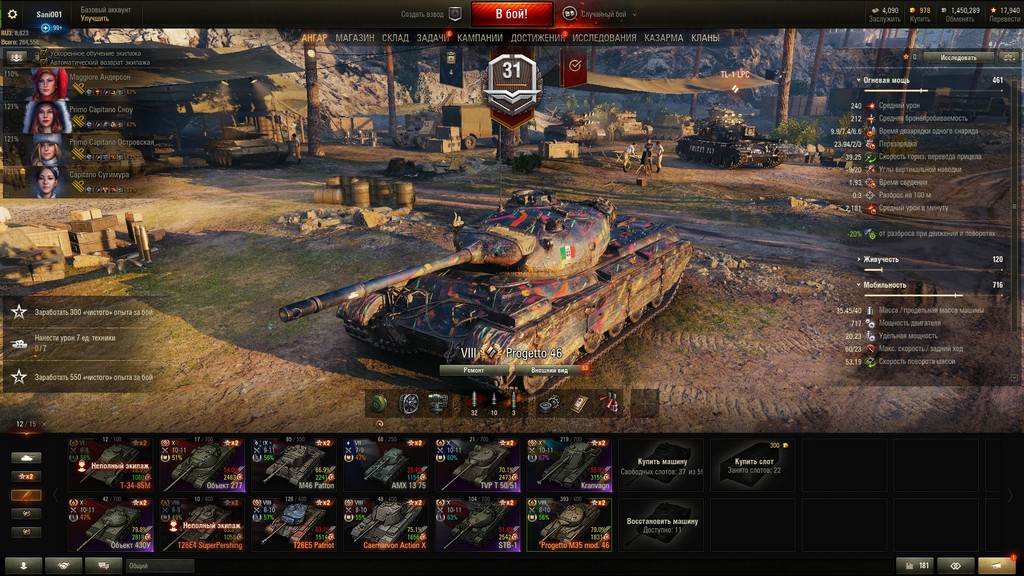Viewport: 1024px width, 576px height.
Task: Click the Купить машину tile
Action: coord(661,462)
